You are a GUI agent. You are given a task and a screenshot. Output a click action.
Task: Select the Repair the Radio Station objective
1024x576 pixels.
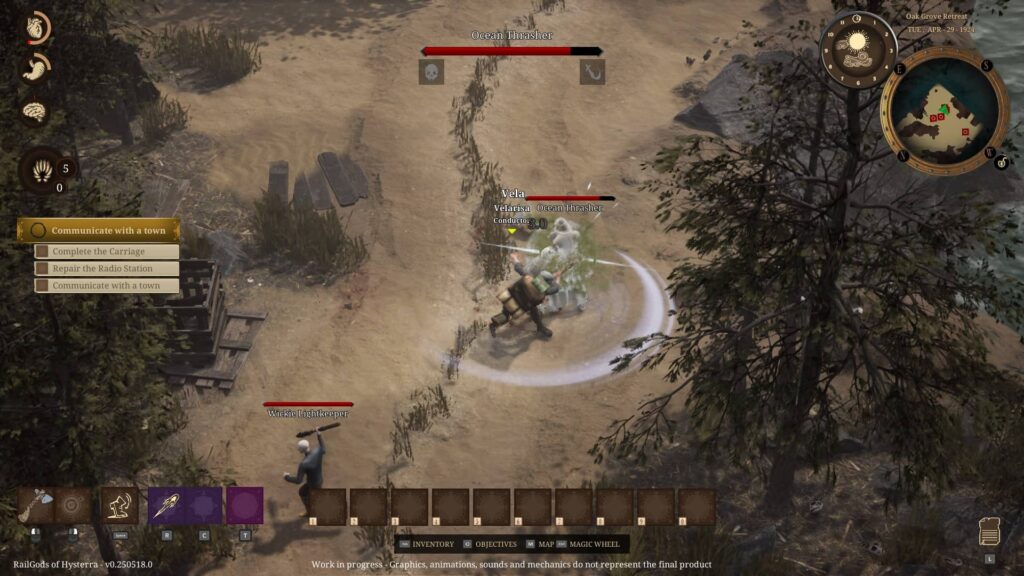click(106, 269)
